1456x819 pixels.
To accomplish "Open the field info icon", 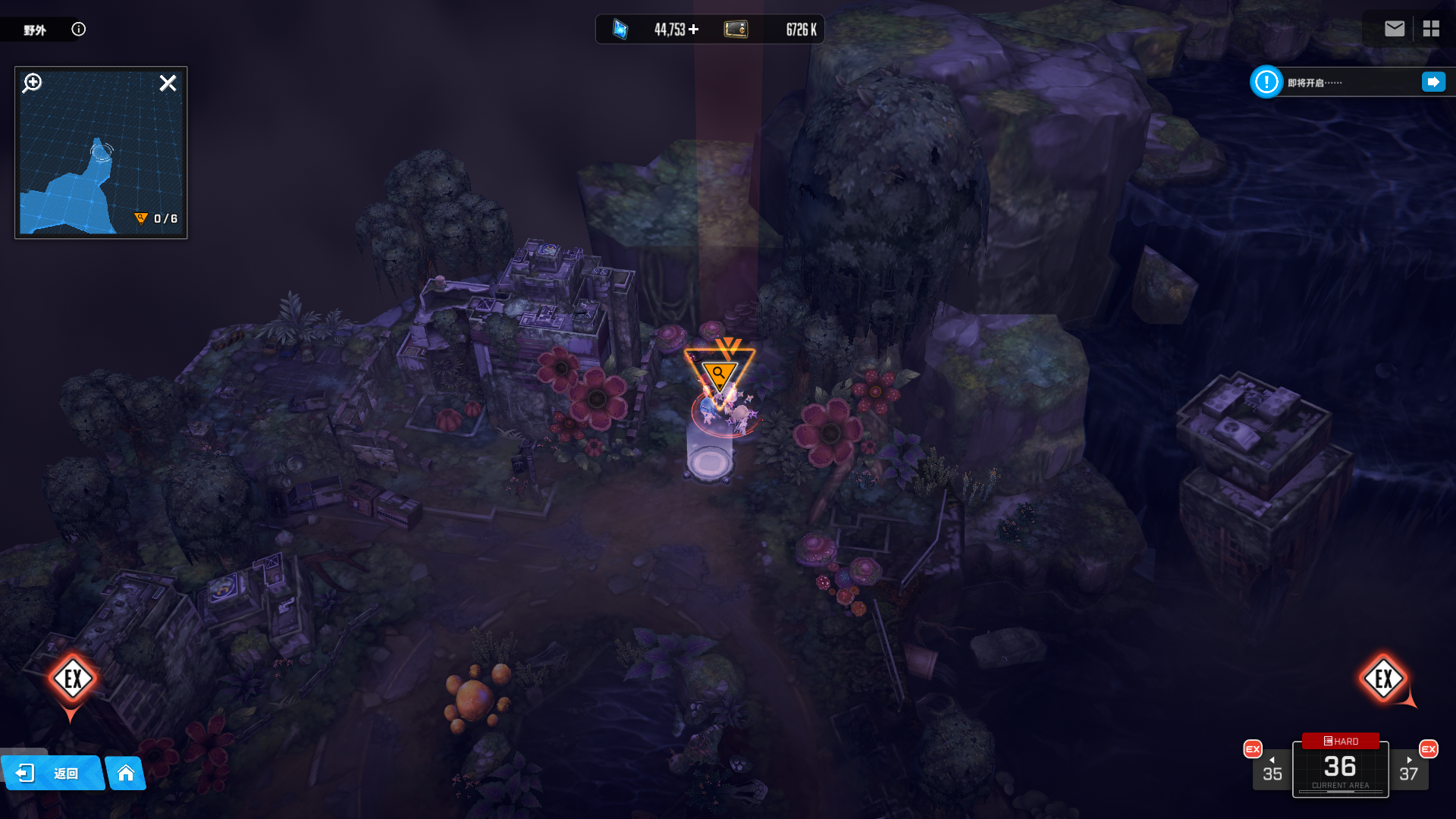I will click(x=79, y=30).
